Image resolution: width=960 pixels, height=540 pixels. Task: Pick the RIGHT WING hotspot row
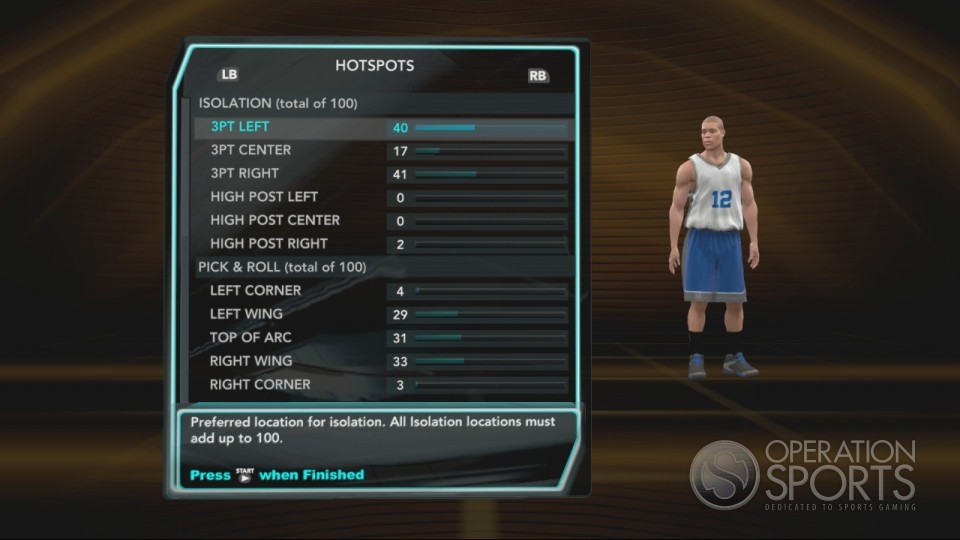251,361
